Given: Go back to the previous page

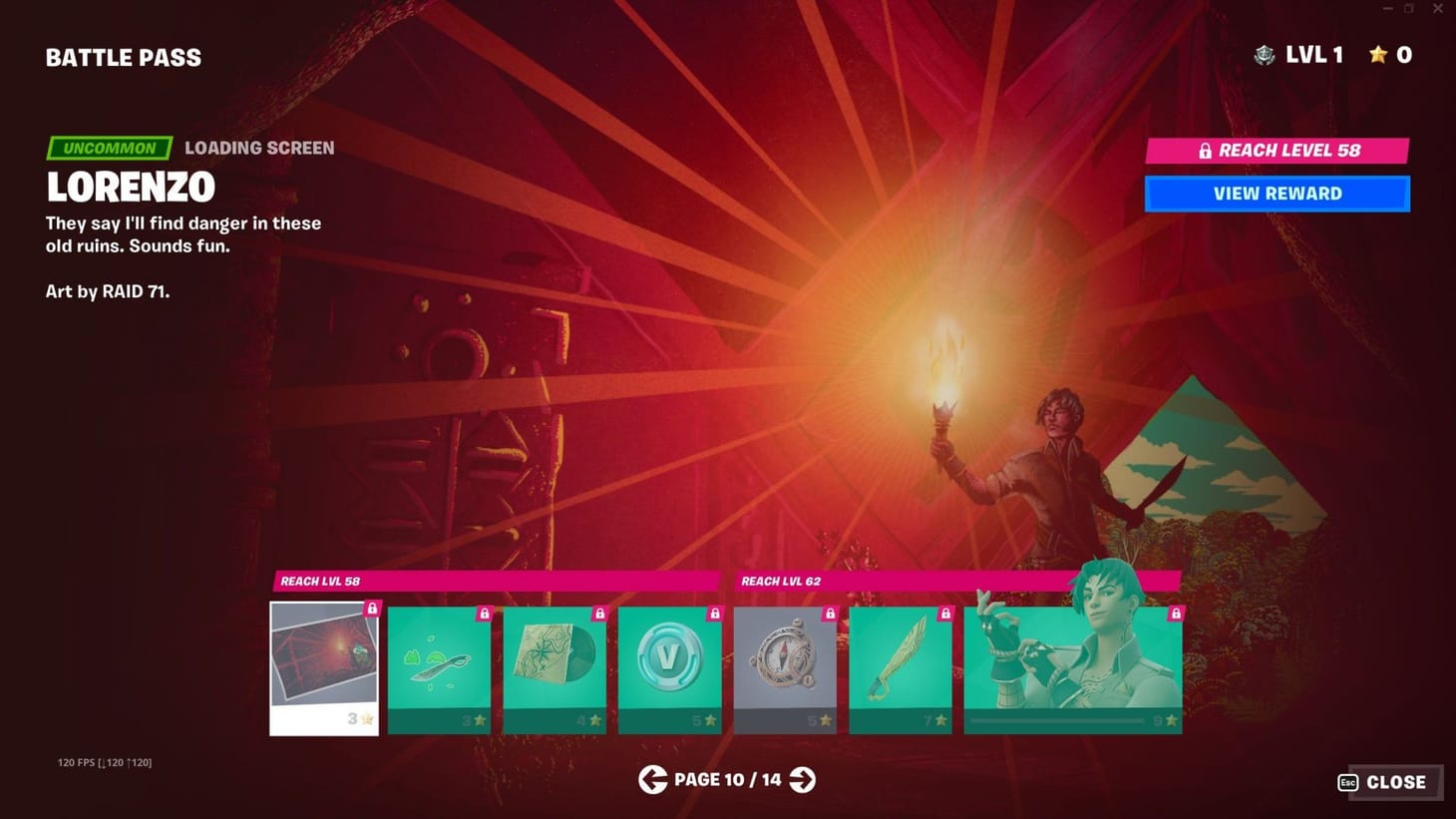Looking at the screenshot, I should pos(653,779).
